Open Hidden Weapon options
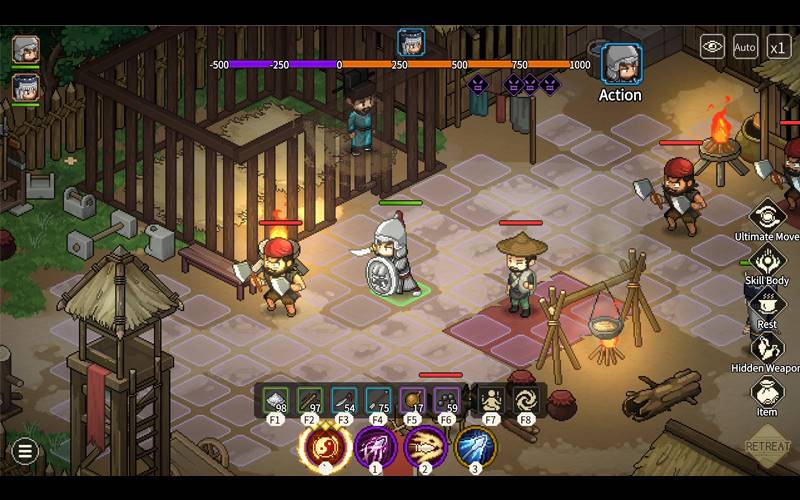 pyautogui.click(x=767, y=348)
